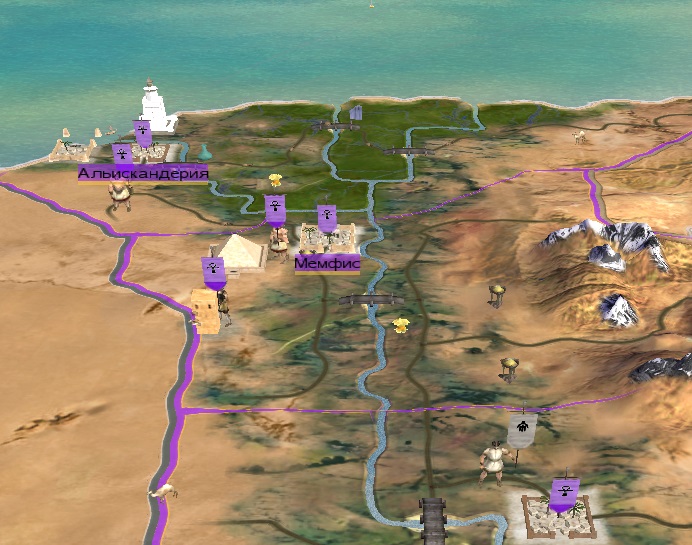
Task: Click the purple banner directly above Мемфис
Action: 326,217
